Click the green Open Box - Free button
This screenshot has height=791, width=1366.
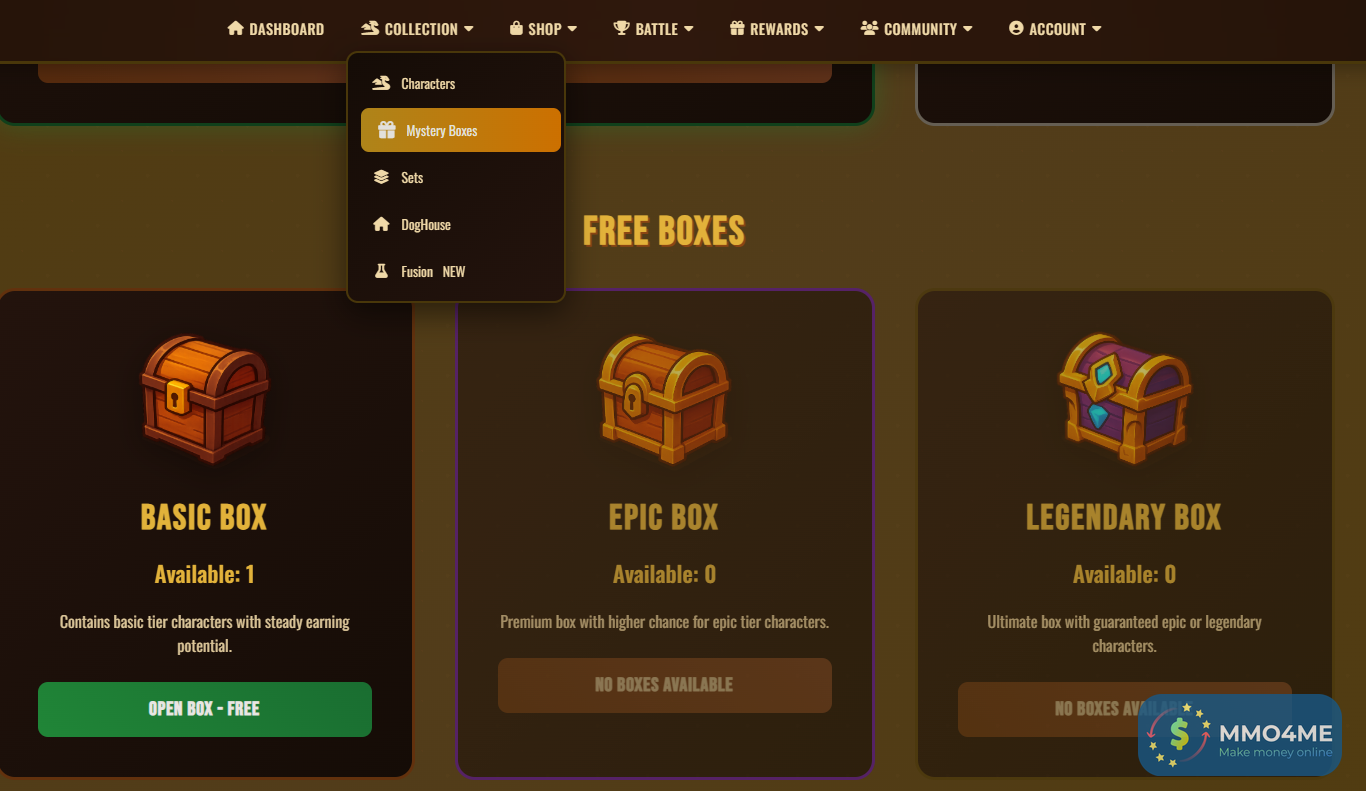[x=205, y=709]
